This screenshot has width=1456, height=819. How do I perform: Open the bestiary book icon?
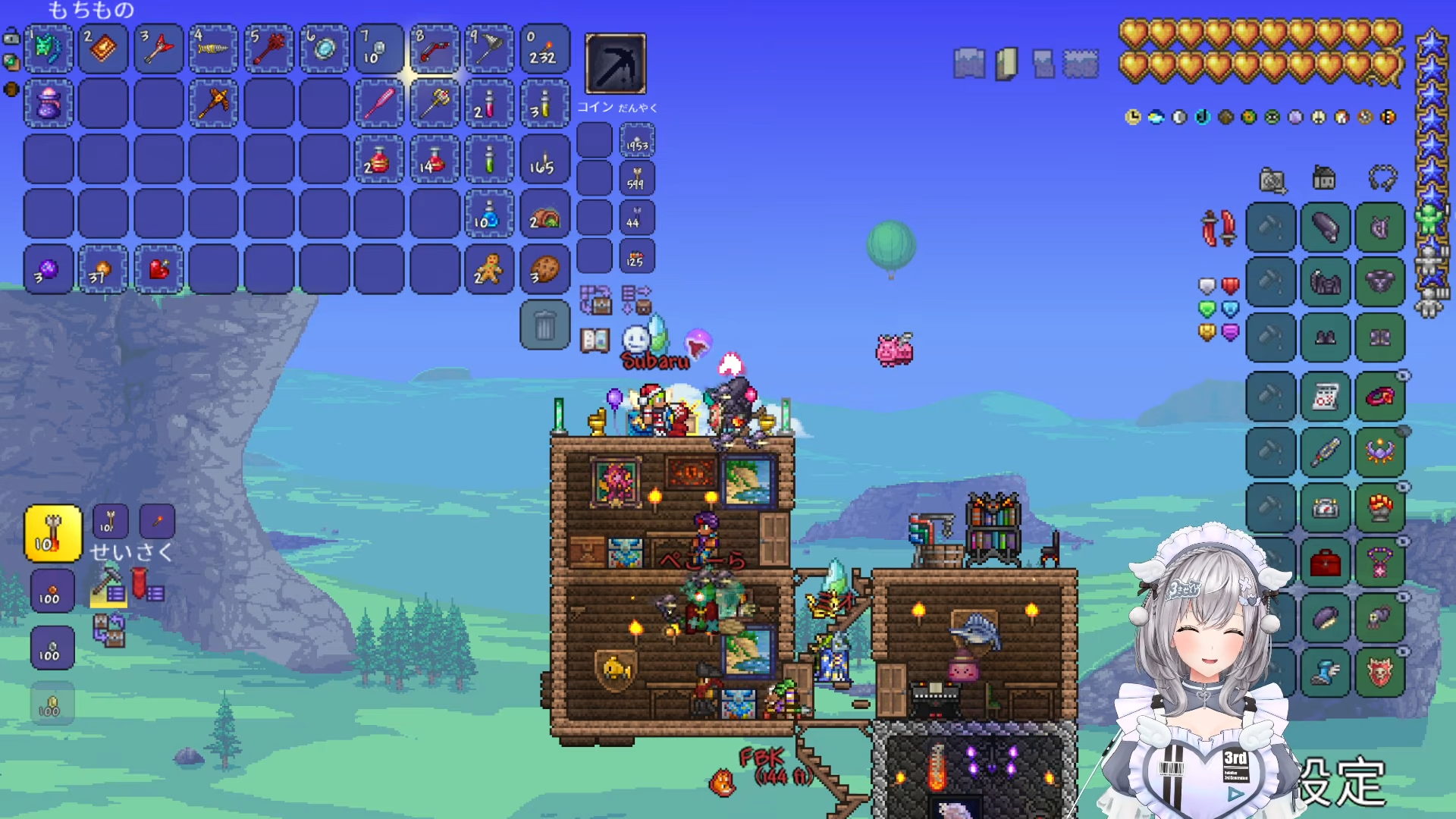tap(595, 340)
